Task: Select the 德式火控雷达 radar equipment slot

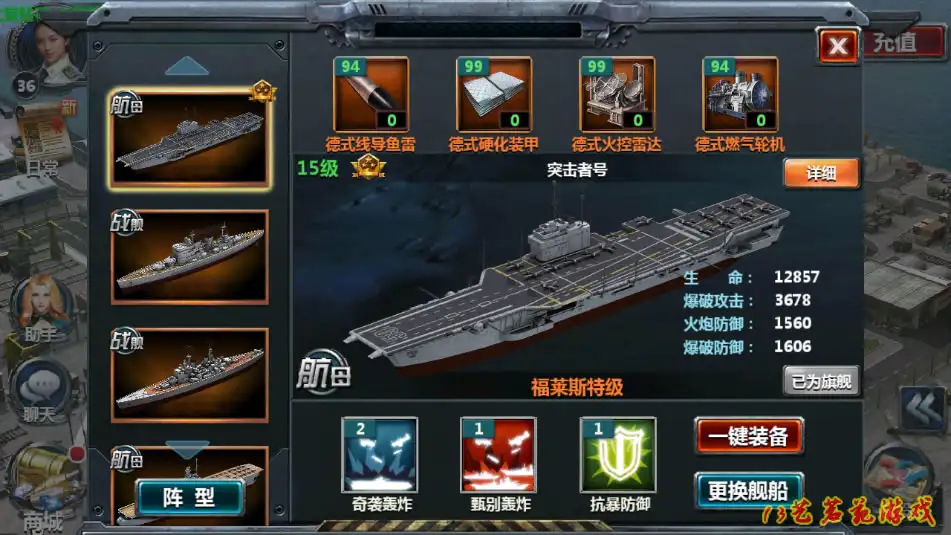Action: (x=617, y=94)
